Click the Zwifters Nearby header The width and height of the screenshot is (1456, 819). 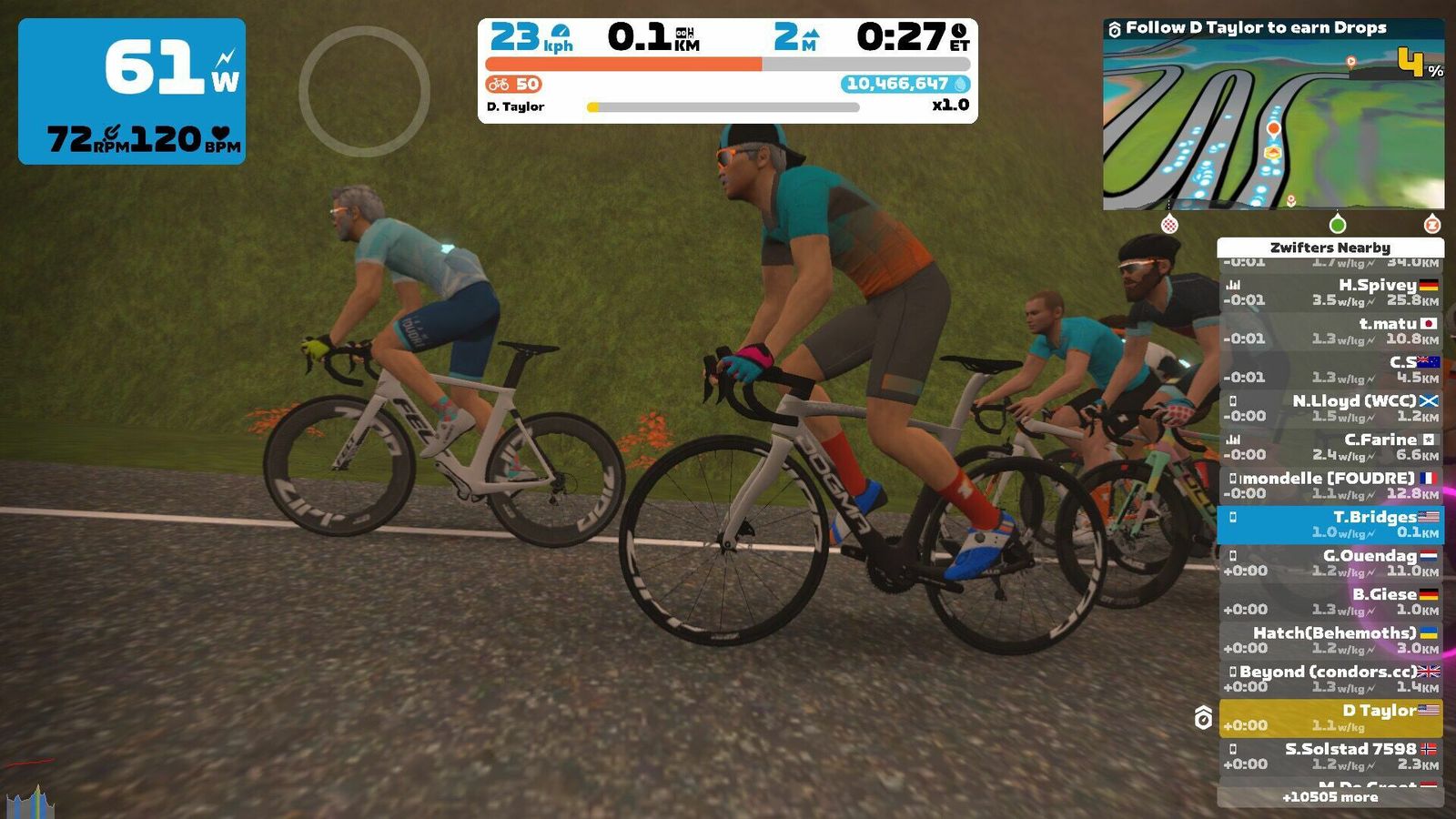tap(1330, 248)
